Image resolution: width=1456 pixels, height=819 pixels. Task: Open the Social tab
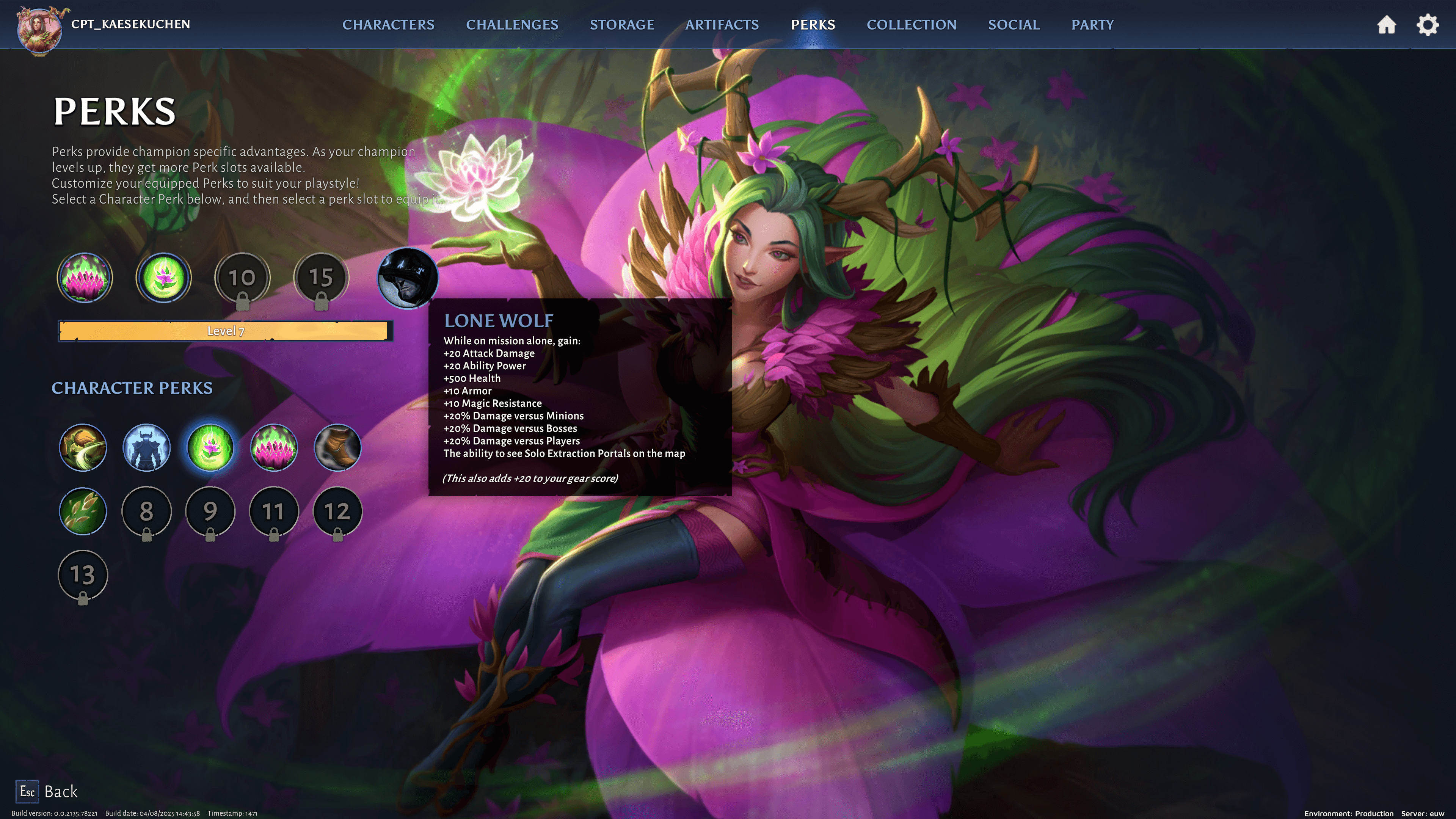(1014, 25)
